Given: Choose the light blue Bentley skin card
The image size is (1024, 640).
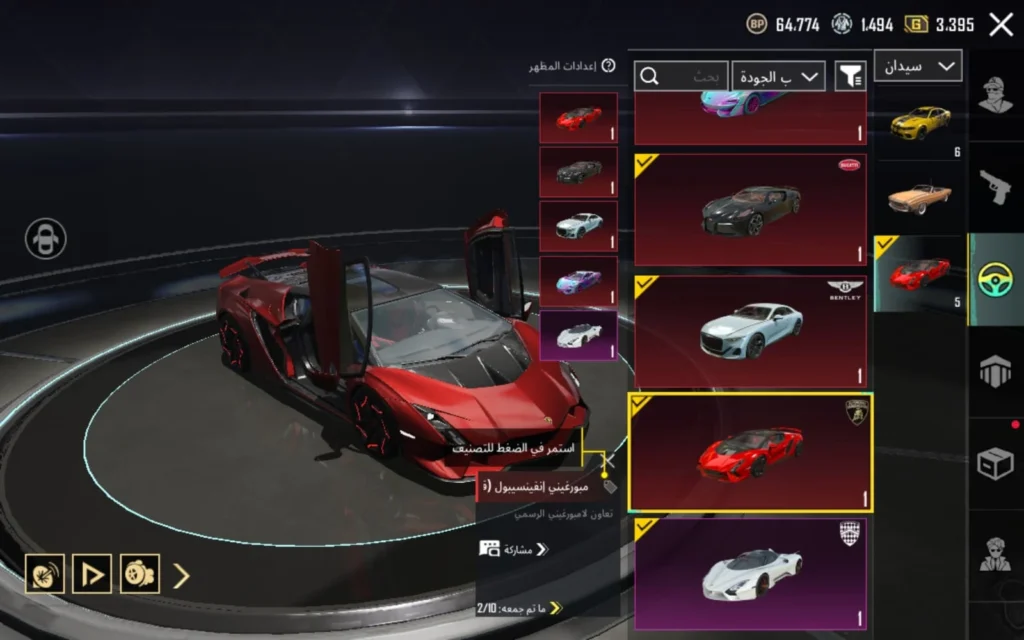Looking at the screenshot, I should tap(750, 331).
